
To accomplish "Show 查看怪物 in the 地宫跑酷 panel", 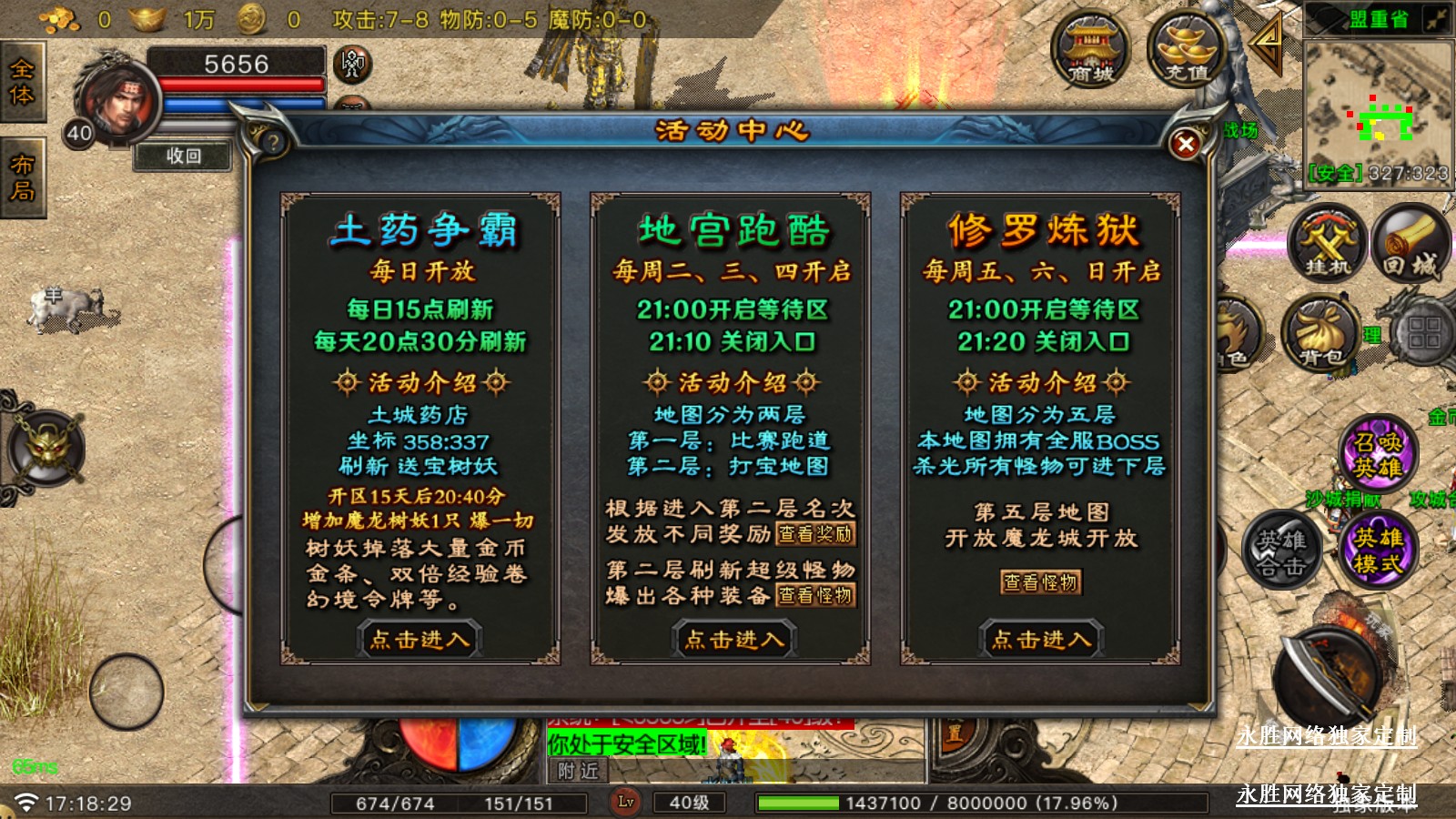I will (815, 596).
